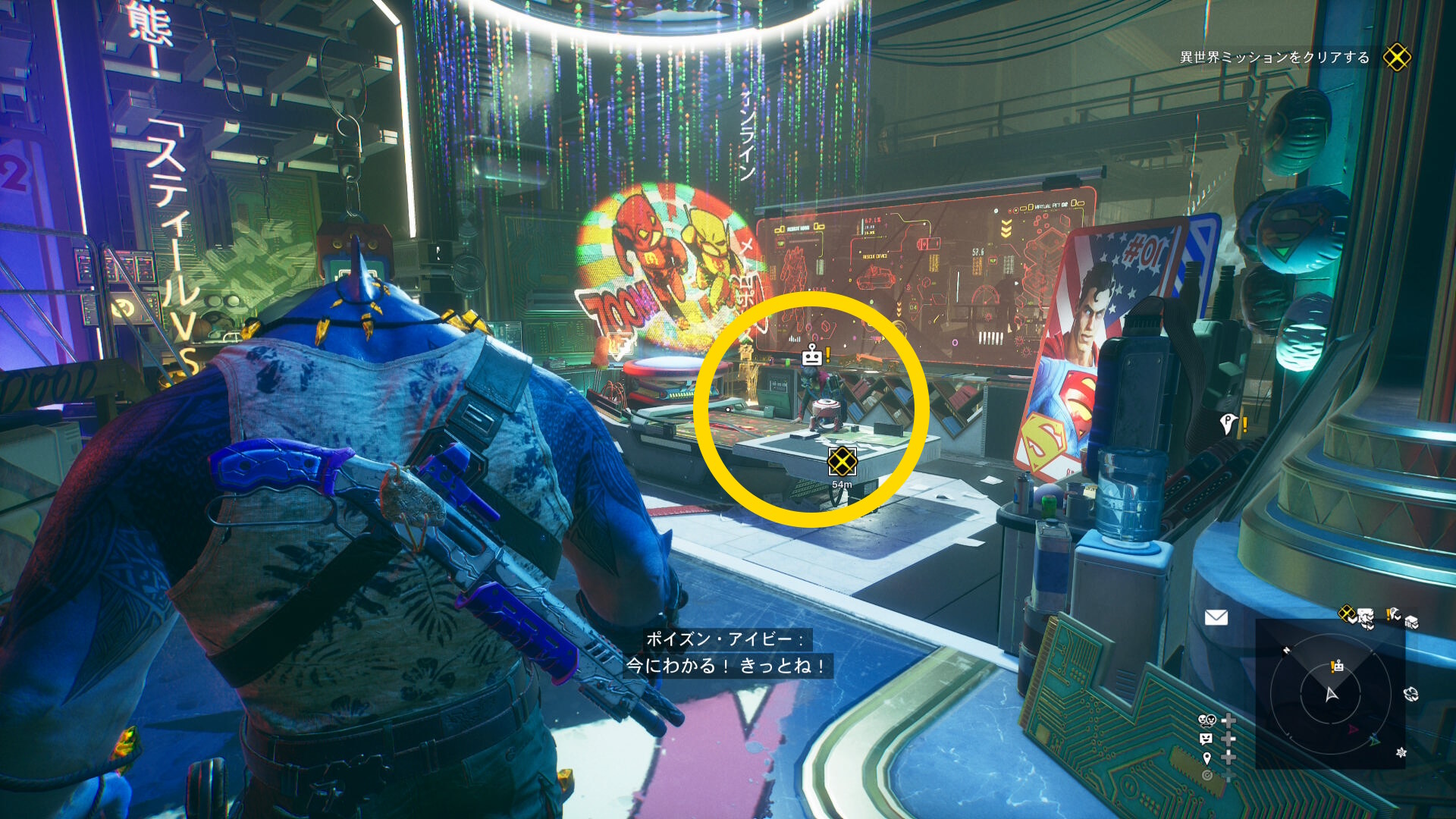This screenshot has width=1456, height=819.
Task: Click the robot icon on the minimap
Action: coord(1338,666)
